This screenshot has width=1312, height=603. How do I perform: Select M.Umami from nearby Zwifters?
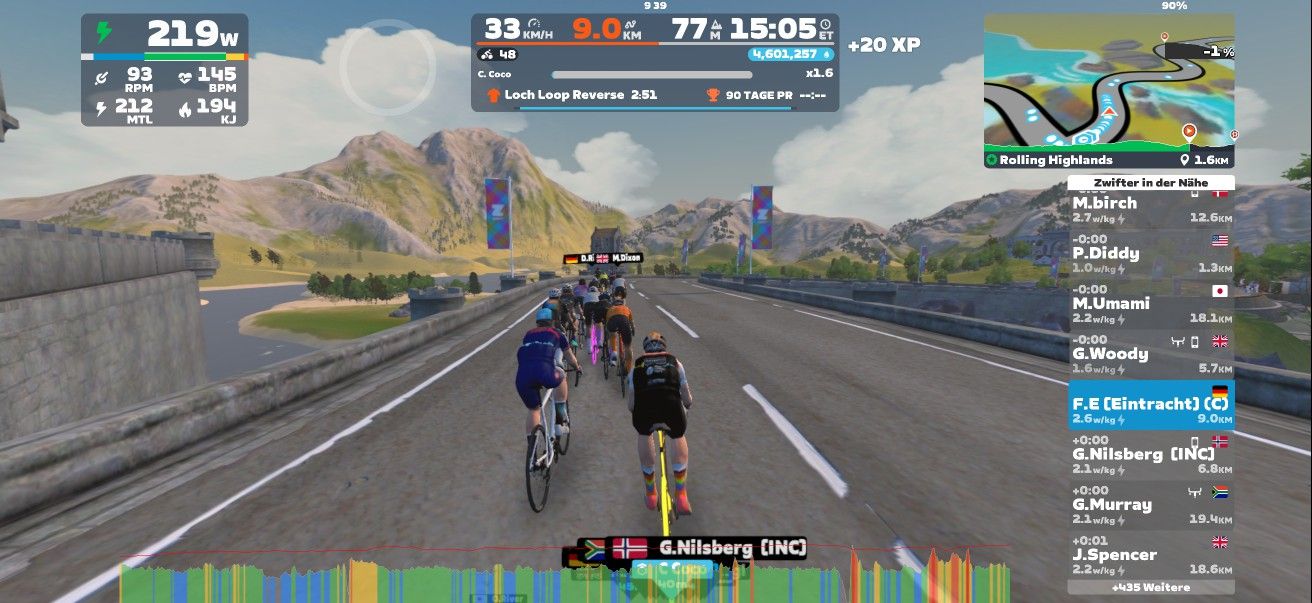coord(1150,305)
